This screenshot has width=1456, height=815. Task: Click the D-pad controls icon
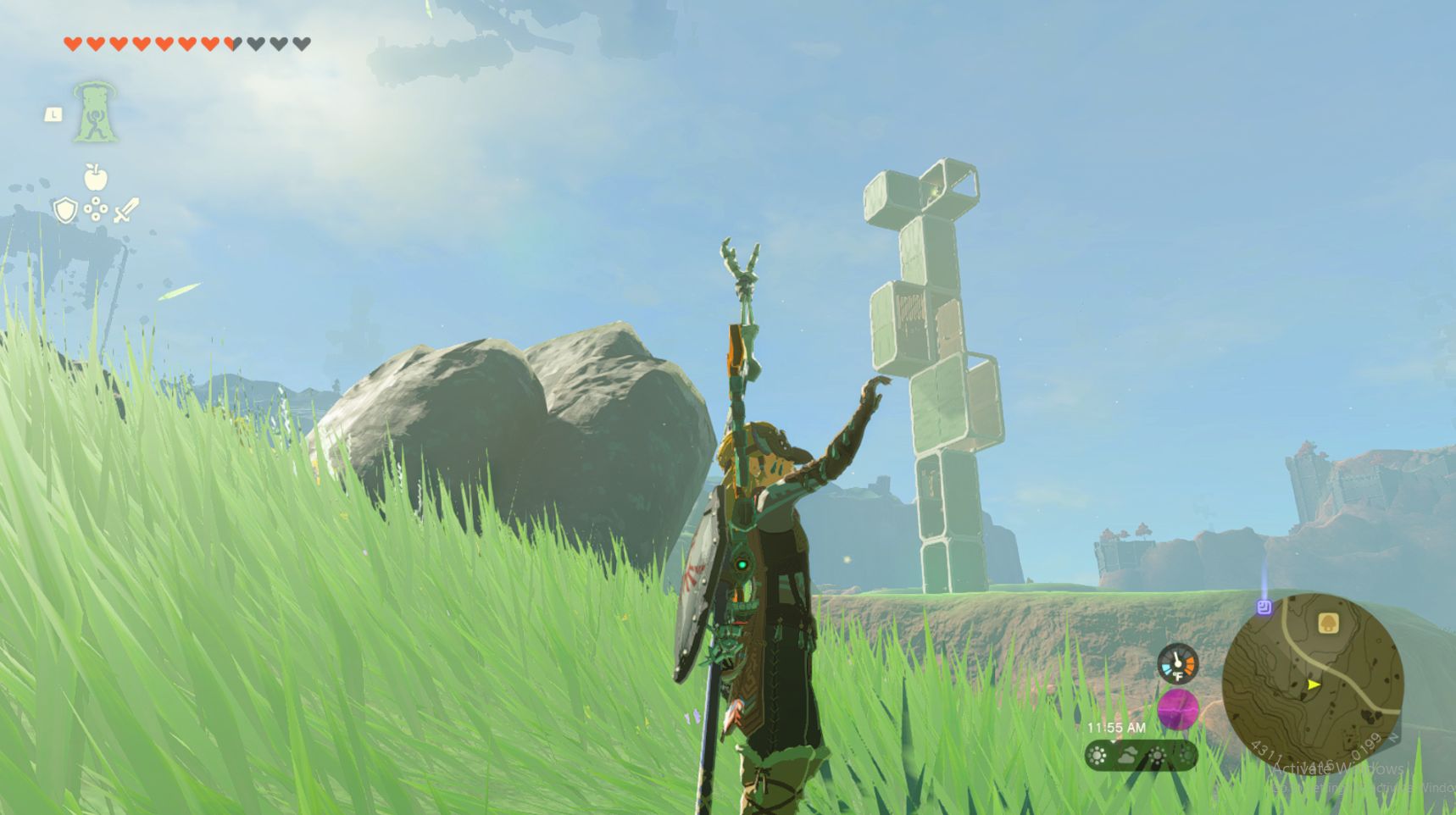tap(96, 210)
